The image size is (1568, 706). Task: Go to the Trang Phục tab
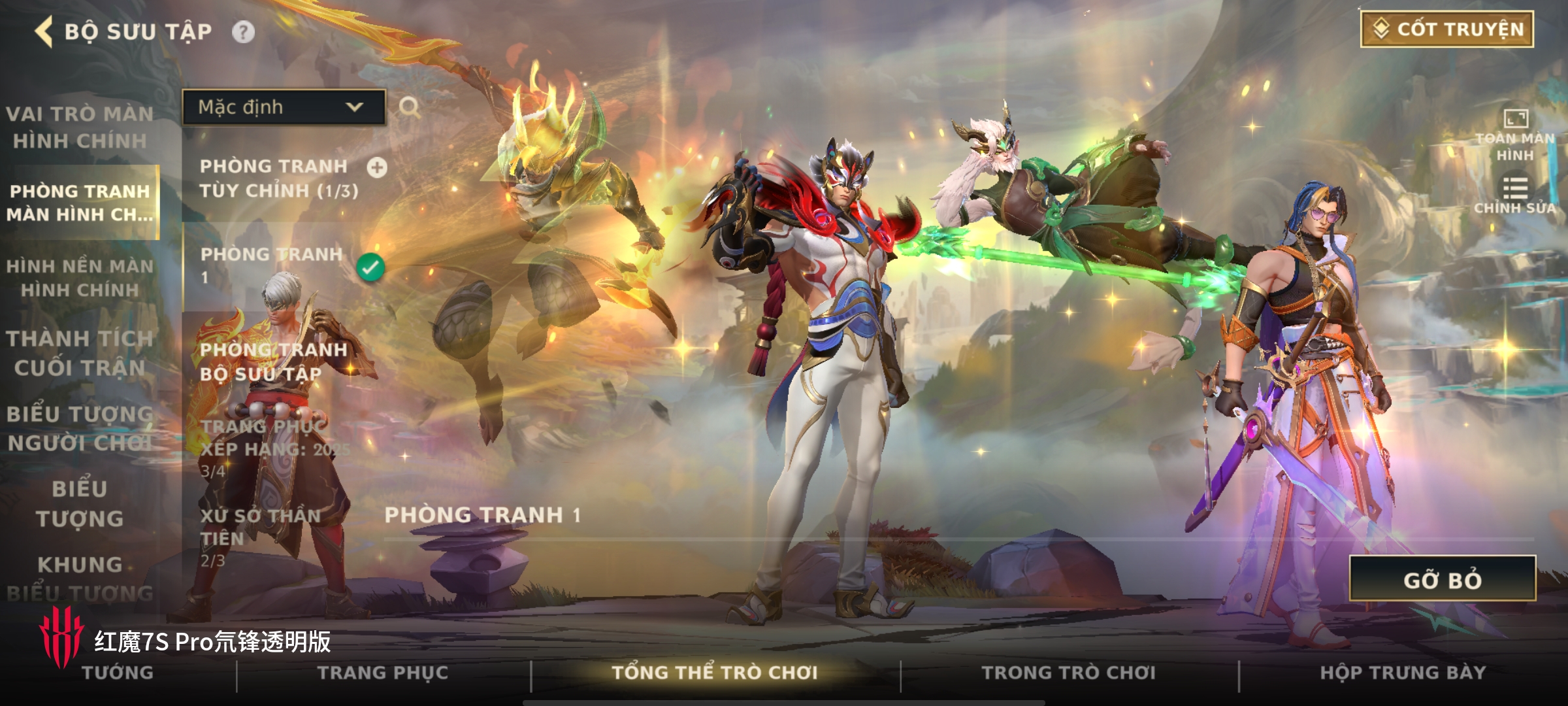click(x=383, y=673)
